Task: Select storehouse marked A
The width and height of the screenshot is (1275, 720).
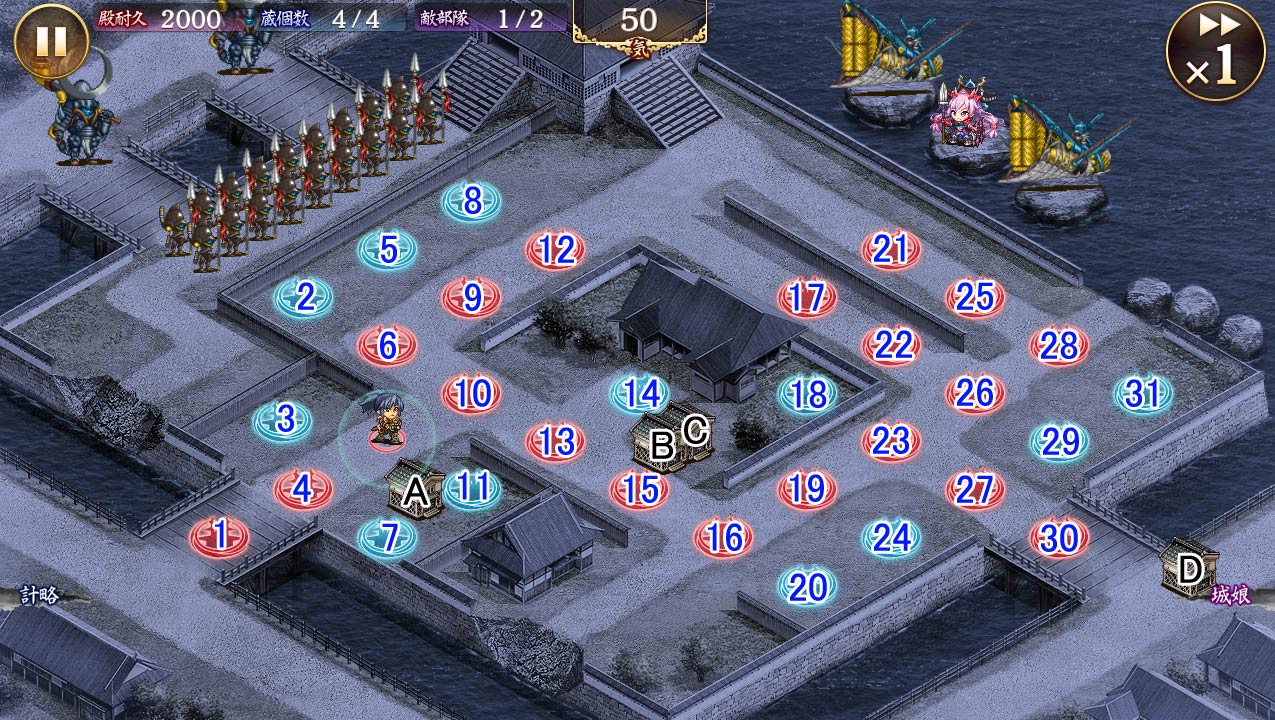Action: pyautogui.click(x=416, y=490)
